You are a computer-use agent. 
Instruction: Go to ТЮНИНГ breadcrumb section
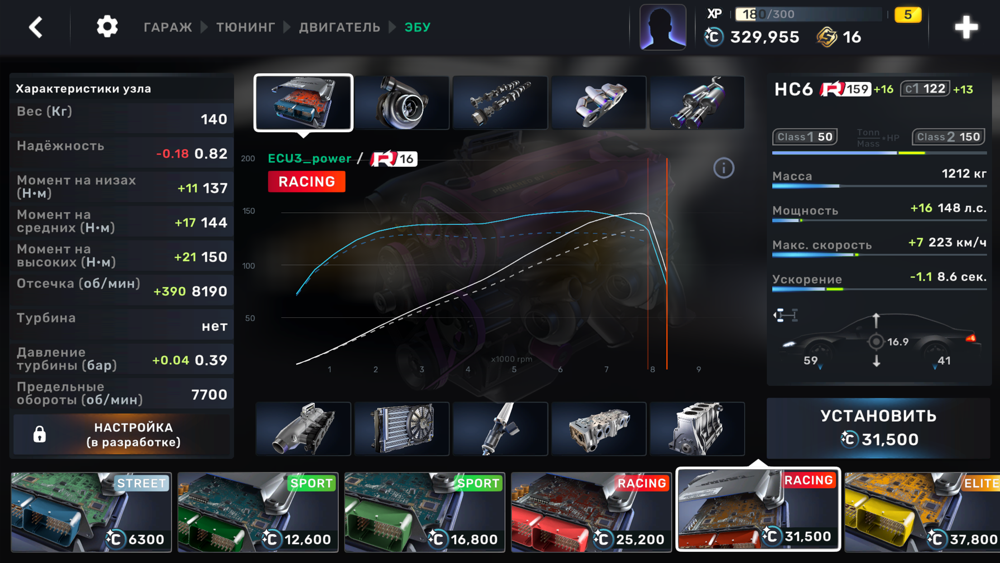pyautogui.click(x=245, y=28)
